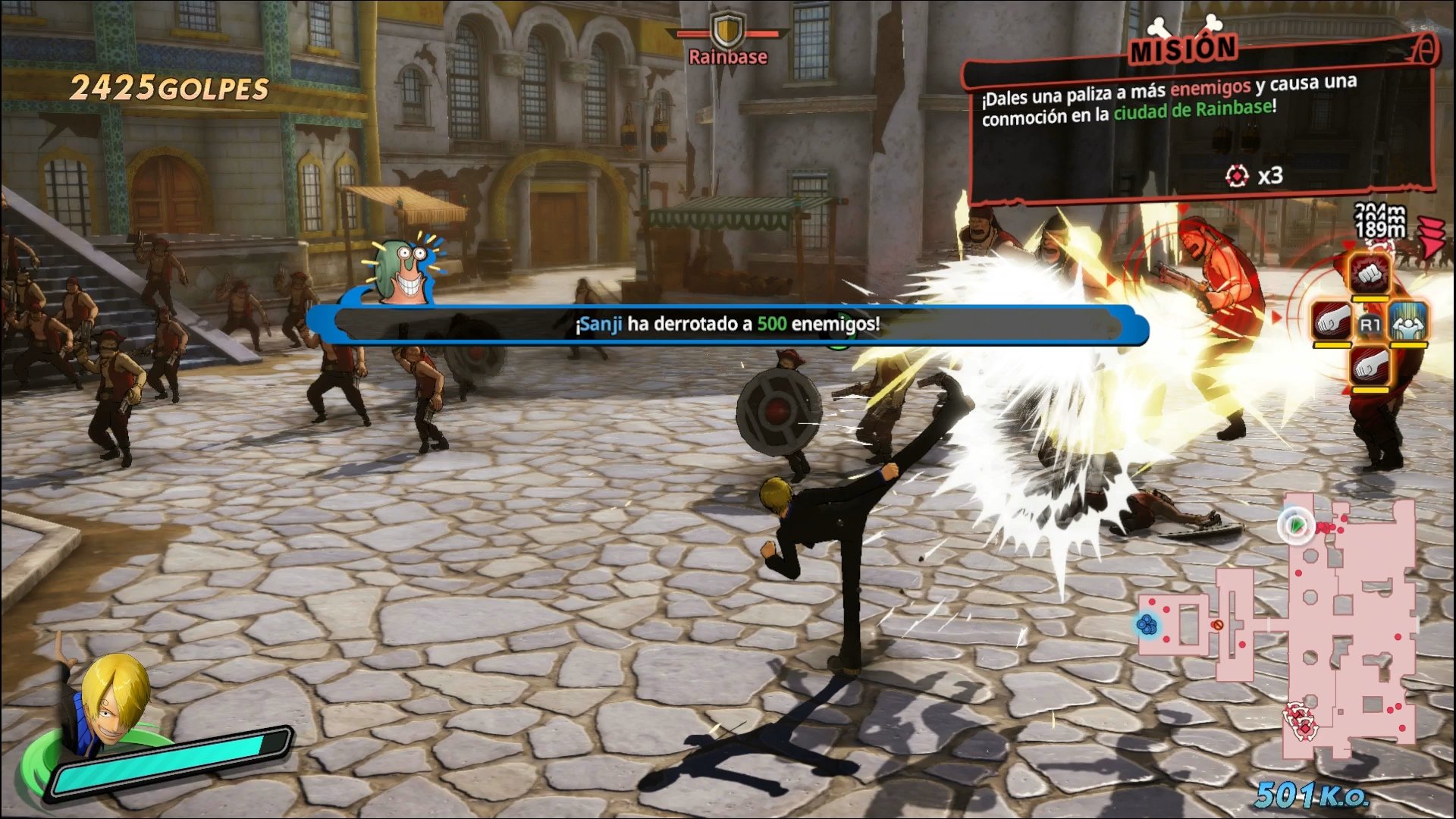Screen dimensions: 1456x819
Task: Toggle the minimap player direction marker
Action: tap(1295, 525)
